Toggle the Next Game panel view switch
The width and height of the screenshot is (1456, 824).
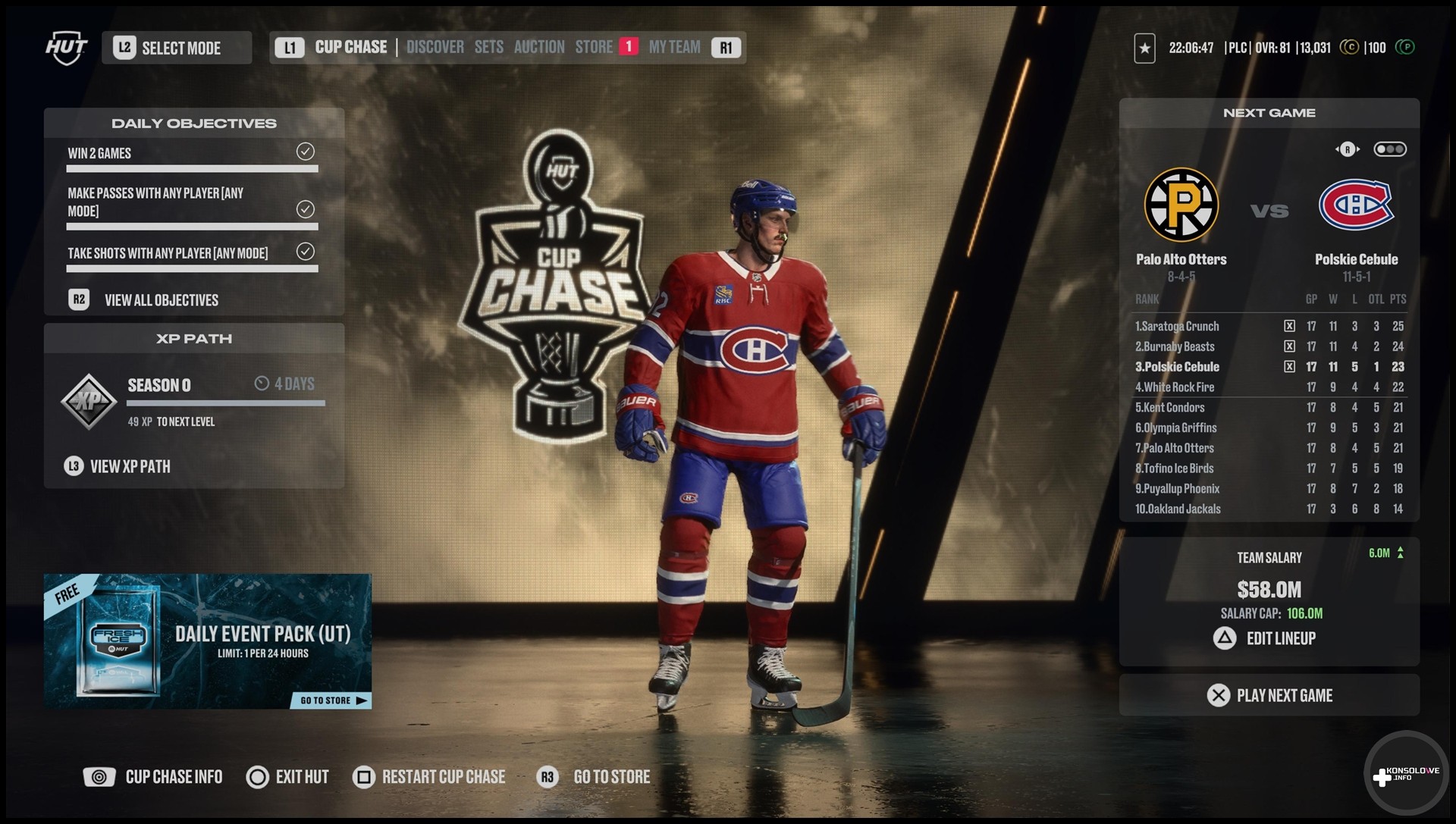point(1390,149)
